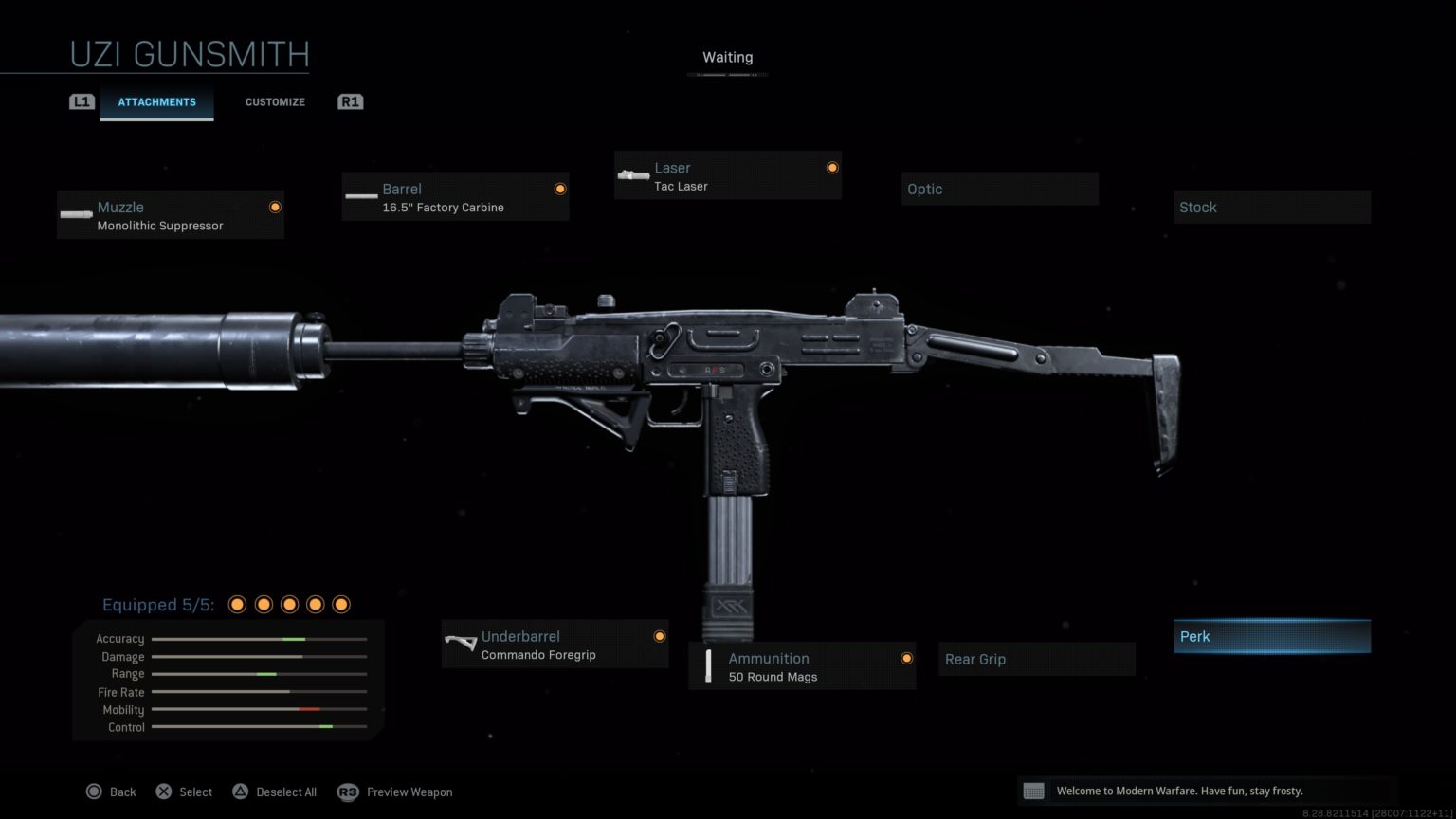
Task: Open the 50 Round Mags ammunition slot
Action: [801, 665]
